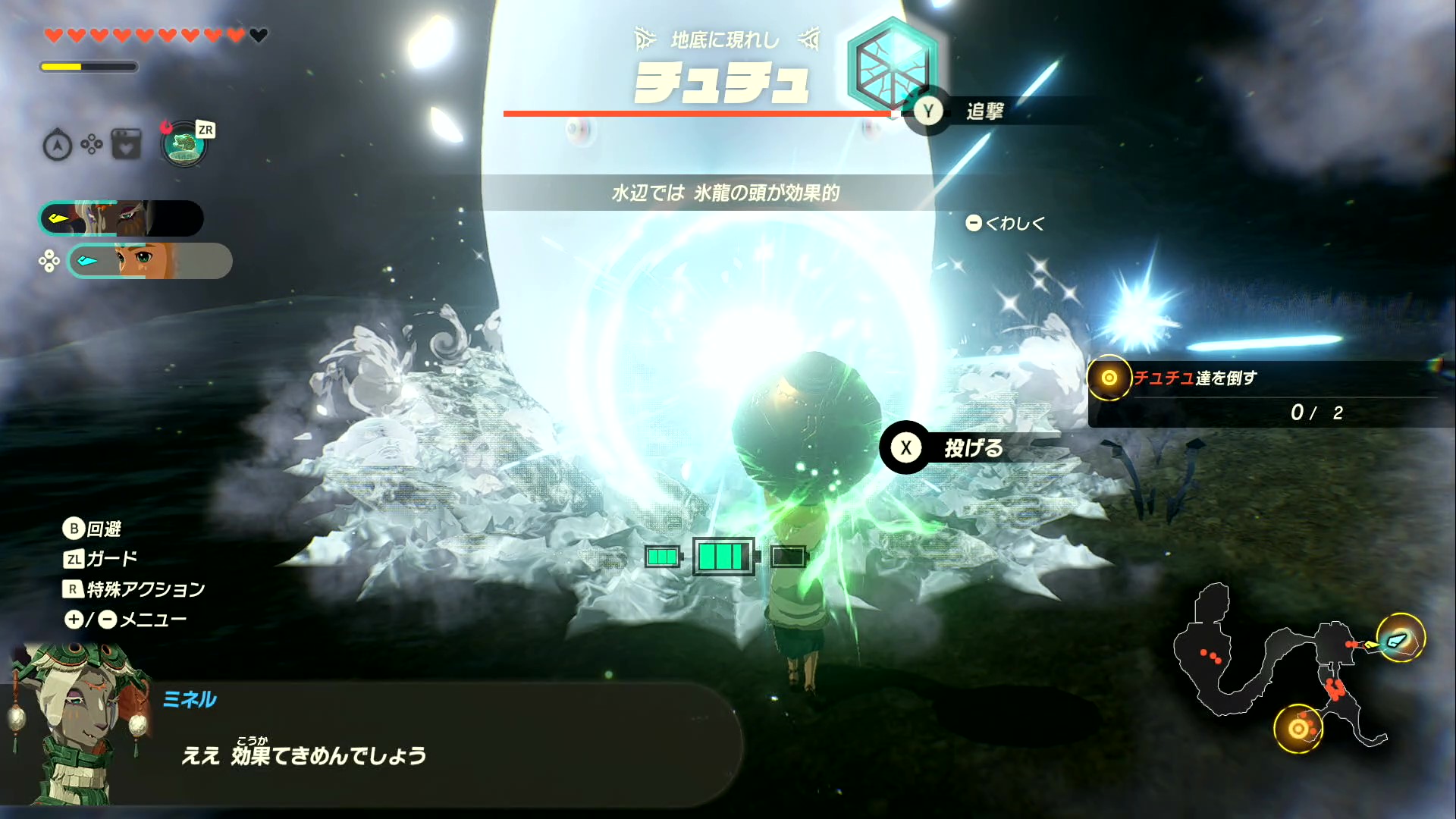1456x819 pixels.
Task: Click the heart pouch icon beside the d-pad
Action: [126, 143]
